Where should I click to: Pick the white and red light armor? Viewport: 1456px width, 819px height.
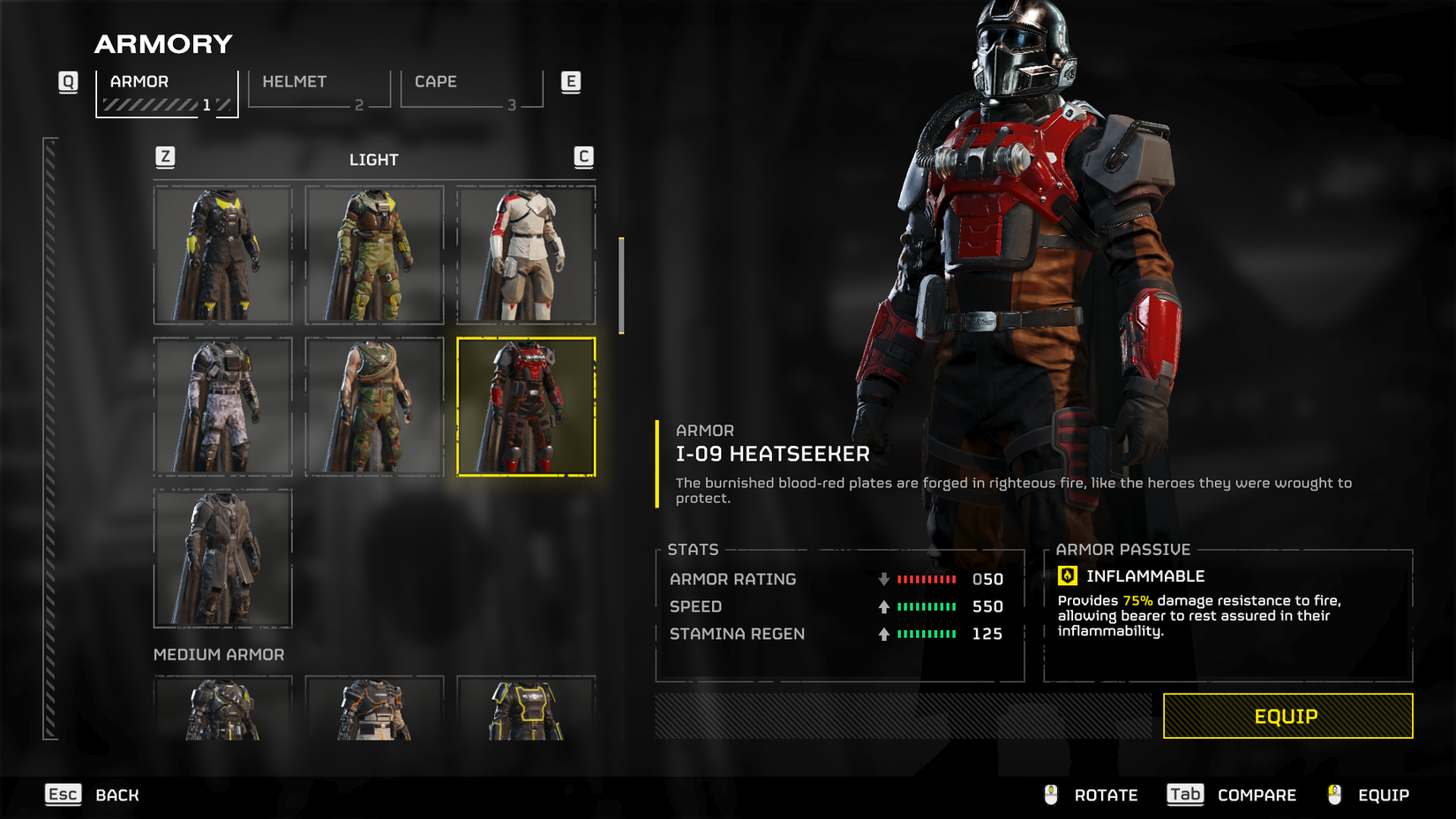coord(526,255)
